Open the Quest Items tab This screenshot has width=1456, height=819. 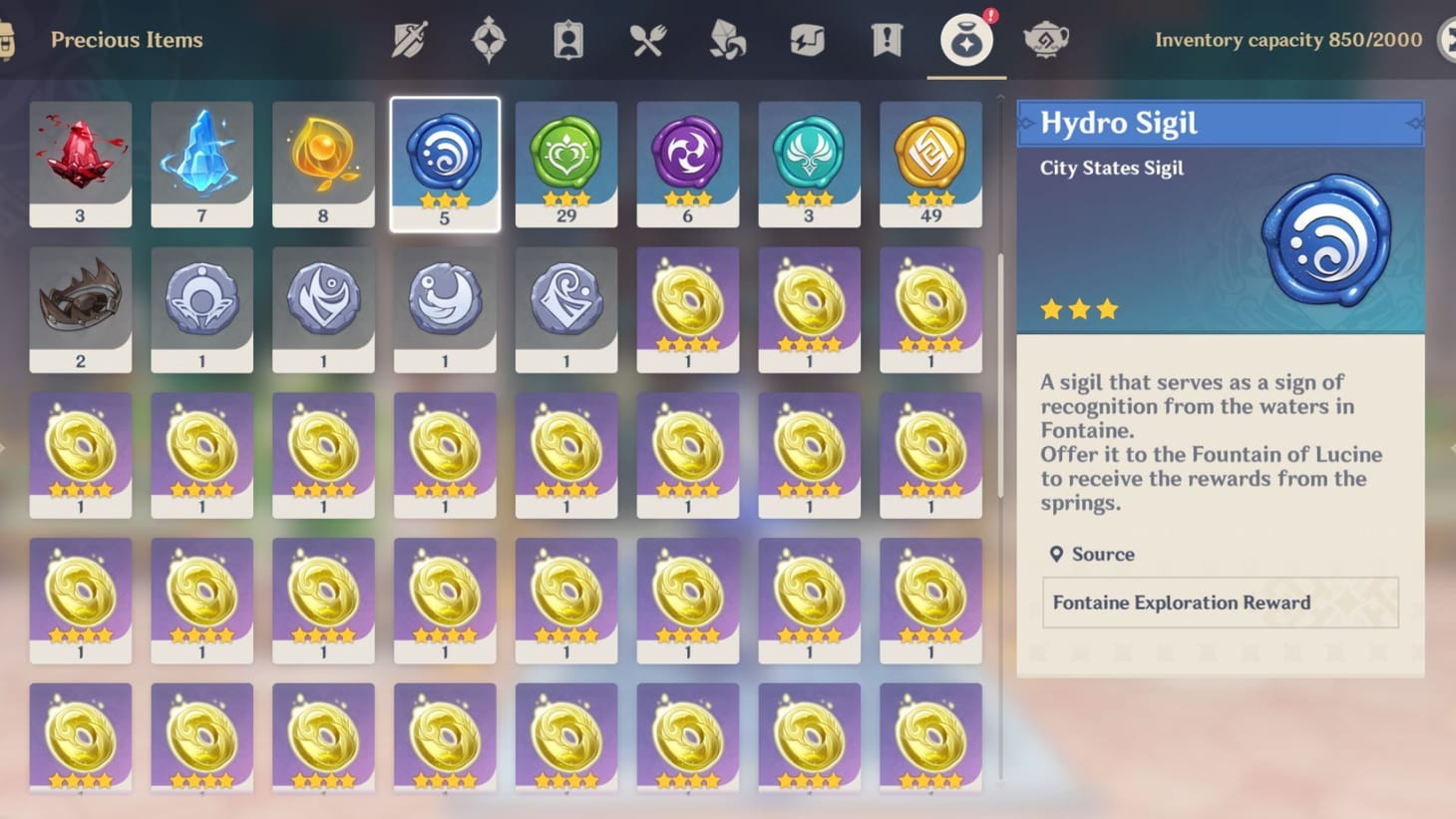pos(886,40)
